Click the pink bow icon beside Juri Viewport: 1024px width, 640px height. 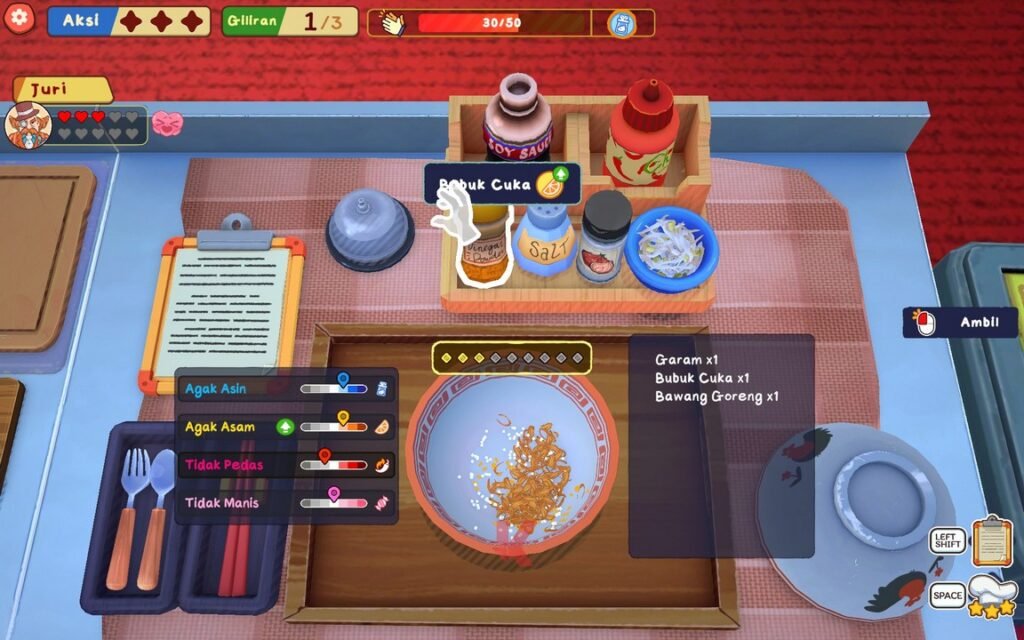pyautogui.click(x=167, y=124)
